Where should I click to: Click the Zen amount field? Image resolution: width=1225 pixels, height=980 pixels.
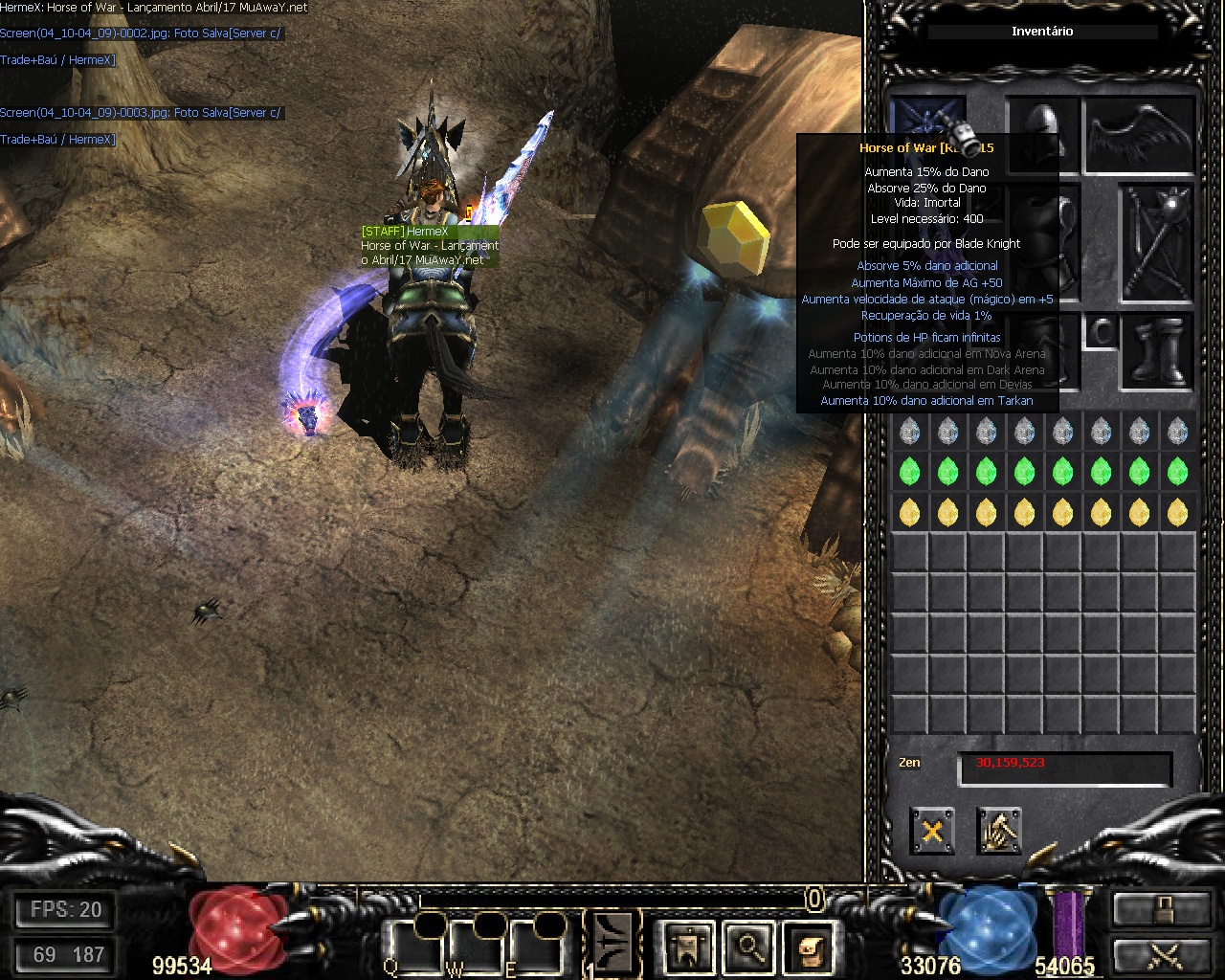pyautogui.click(x=1064, y=768)
